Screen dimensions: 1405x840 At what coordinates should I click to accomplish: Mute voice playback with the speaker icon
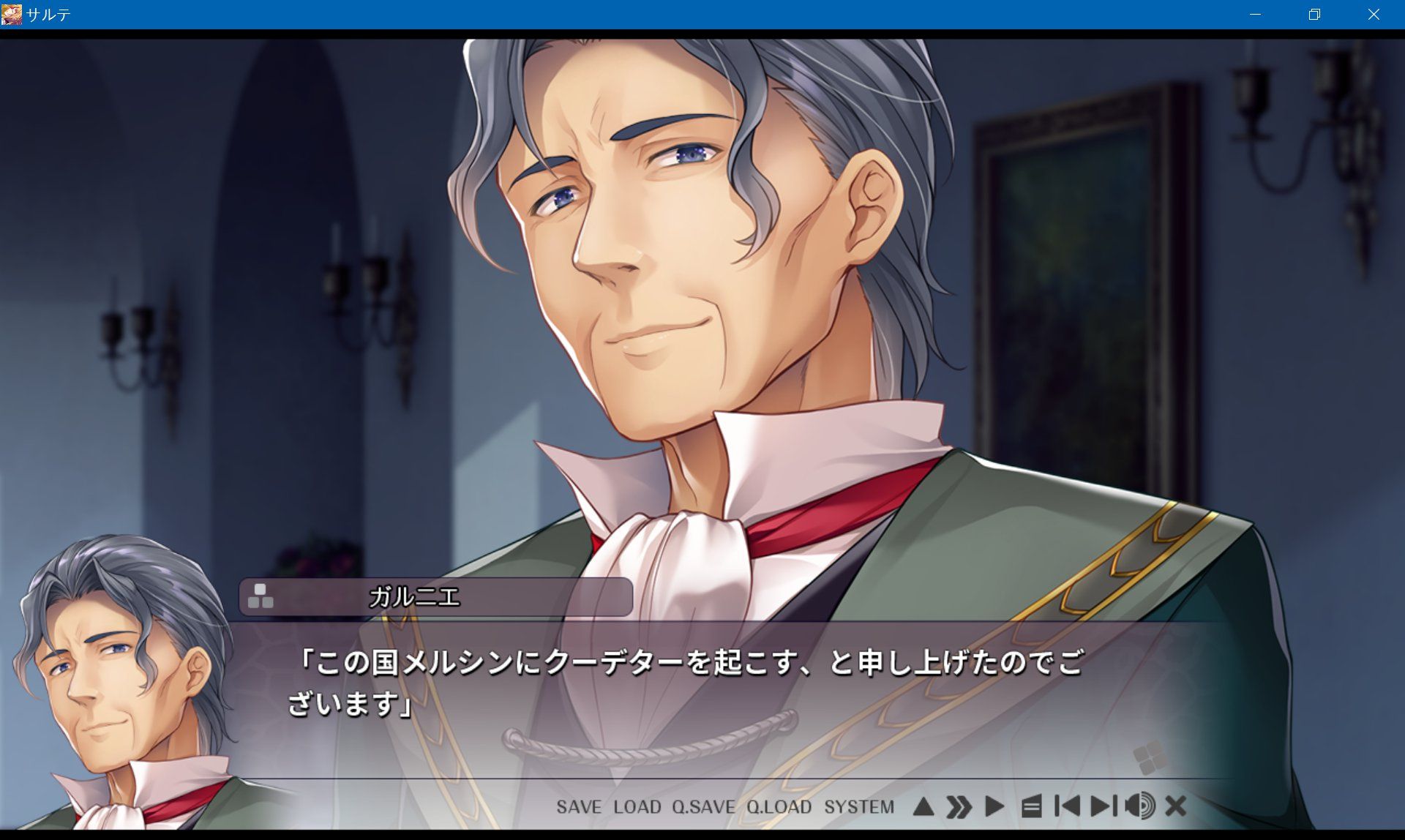point(1141,807)
